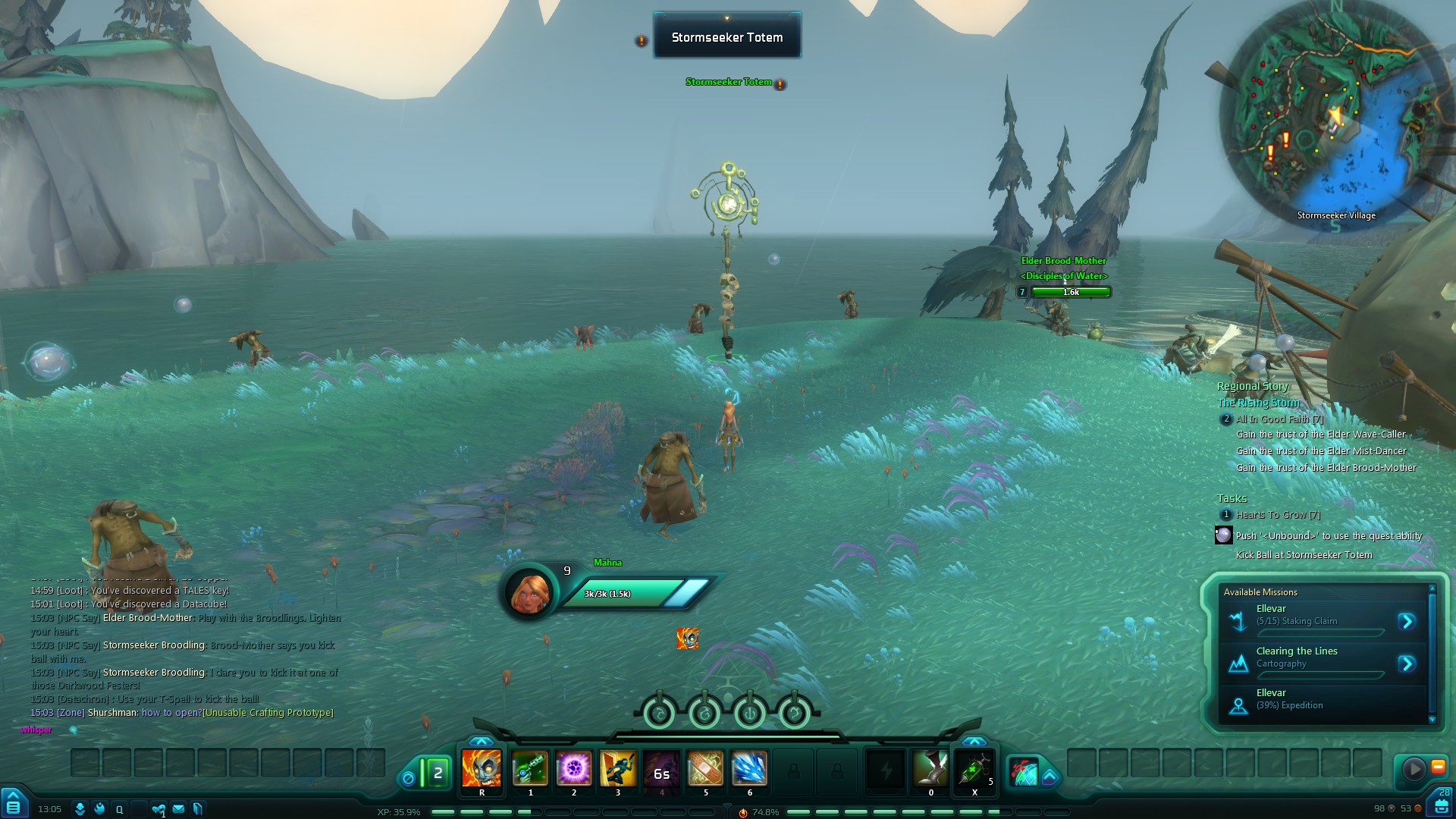Click the quest ability orb in tracker
Image resolution: width=1456 pixels, height=819 pixels.
tap(1223, 535)
